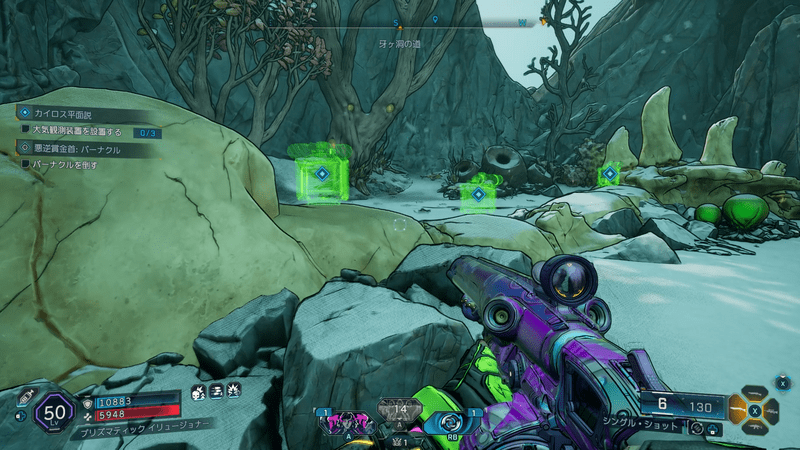Click the バーナクルを倒す objective row
The height and width of the screenshot is (450, 800).
[x=64, y=164]
